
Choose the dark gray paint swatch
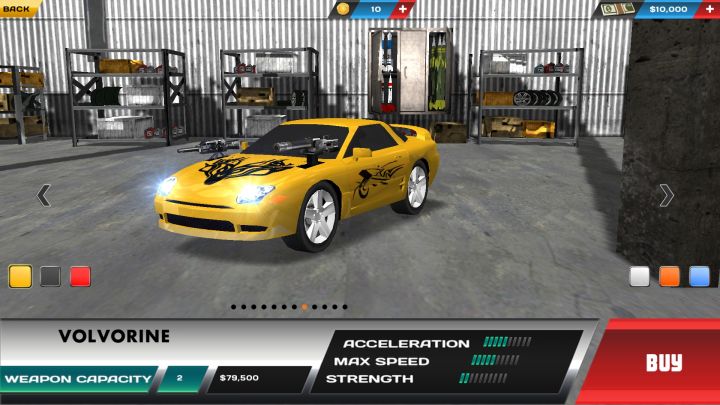click(51, 276)
